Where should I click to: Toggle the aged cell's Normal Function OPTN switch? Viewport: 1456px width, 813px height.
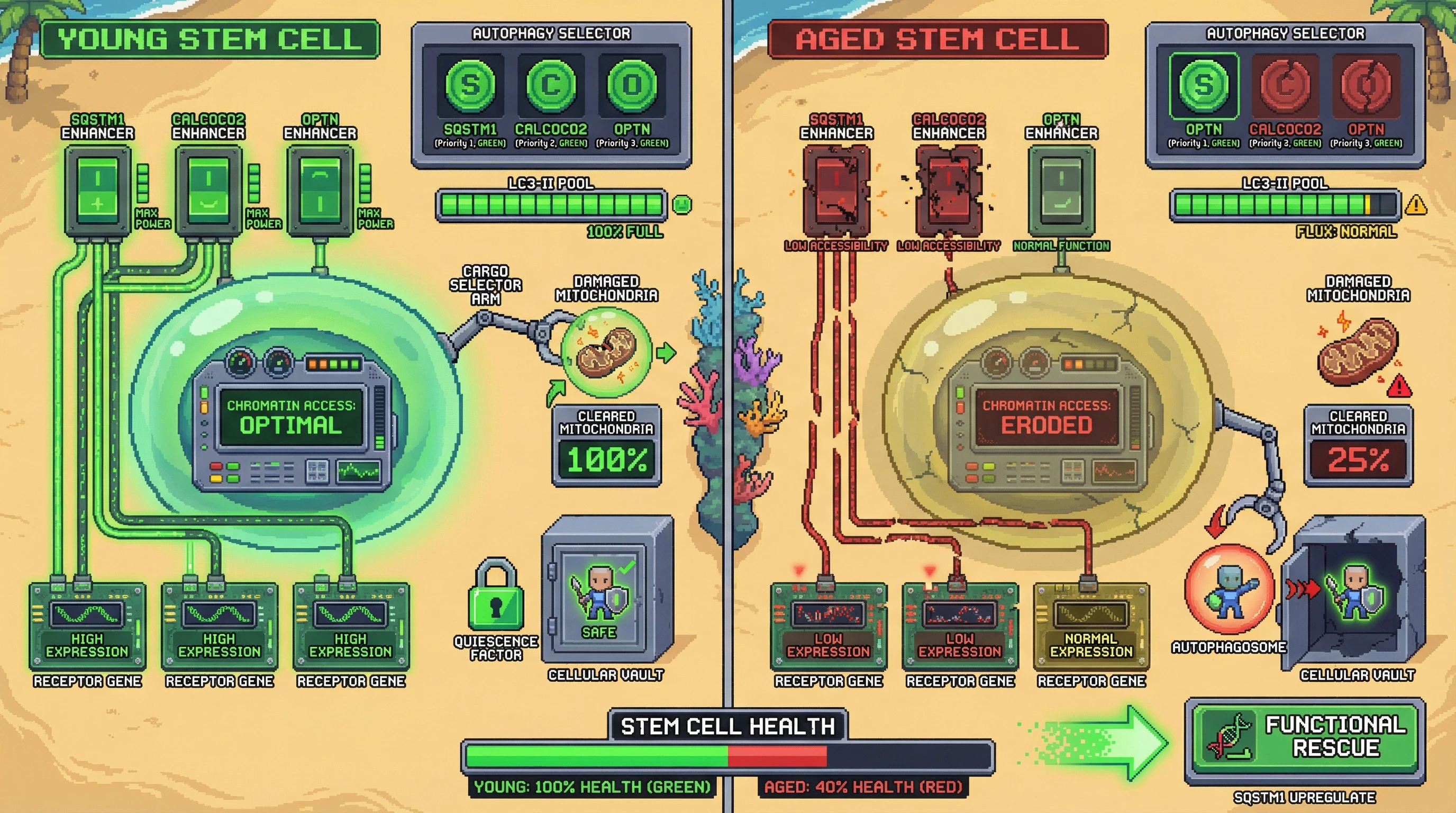tap(1061, 191)
